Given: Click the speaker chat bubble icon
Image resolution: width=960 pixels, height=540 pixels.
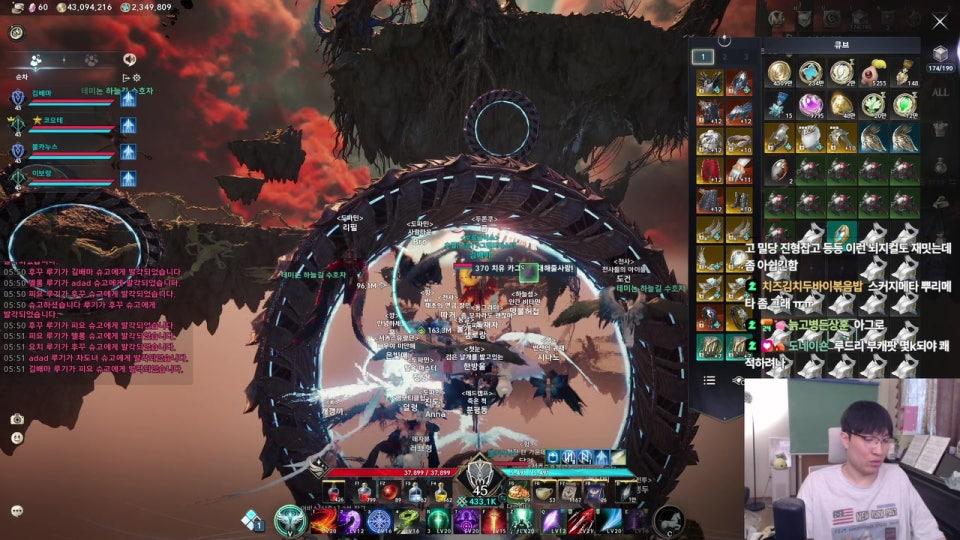Looking at the screenshot, I should tap(129, 60).
